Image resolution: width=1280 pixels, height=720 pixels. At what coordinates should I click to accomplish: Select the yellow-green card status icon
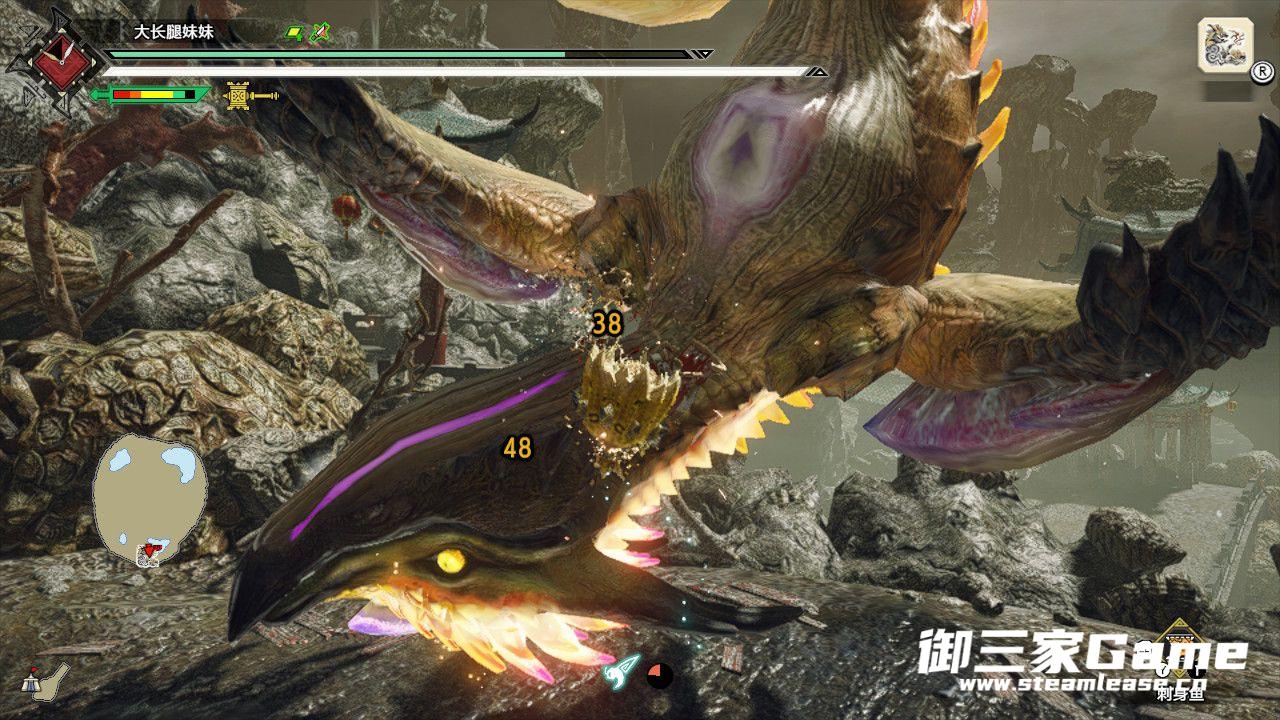point(295,33)
